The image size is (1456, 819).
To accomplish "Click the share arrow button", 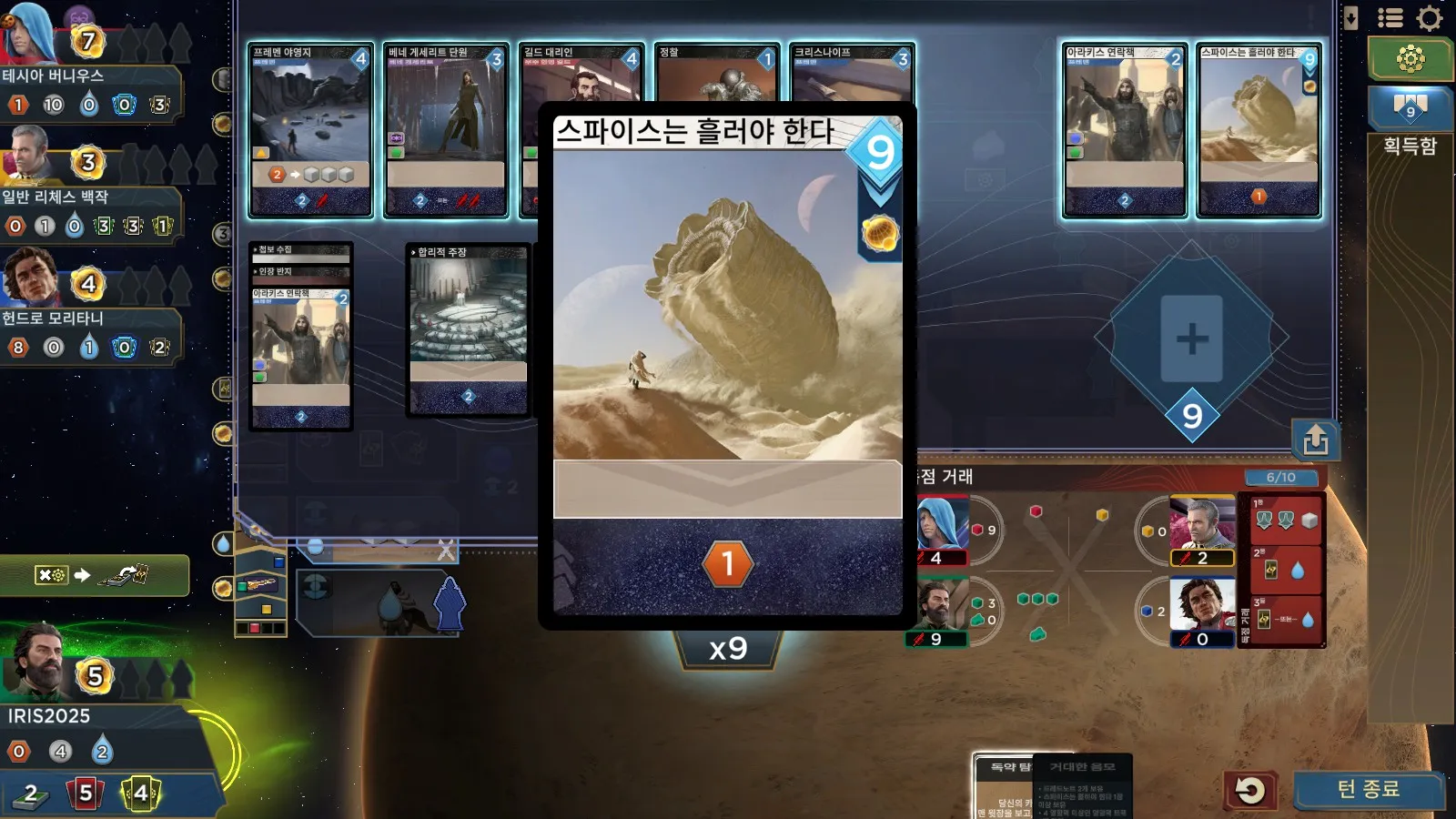I will (1315, 440).
